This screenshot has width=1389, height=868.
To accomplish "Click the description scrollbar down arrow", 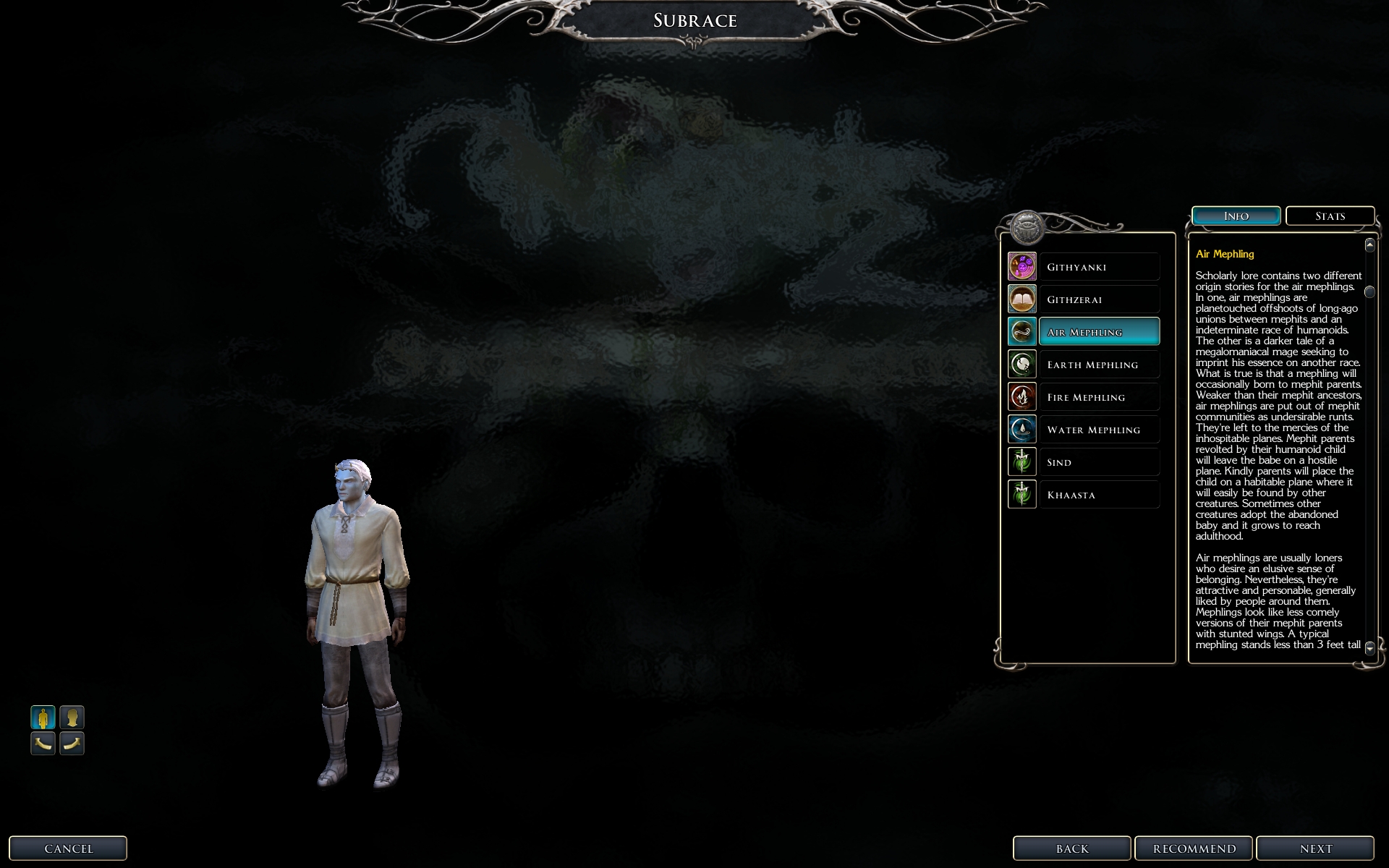I will pyautogui.click(x=1369, y=649).
